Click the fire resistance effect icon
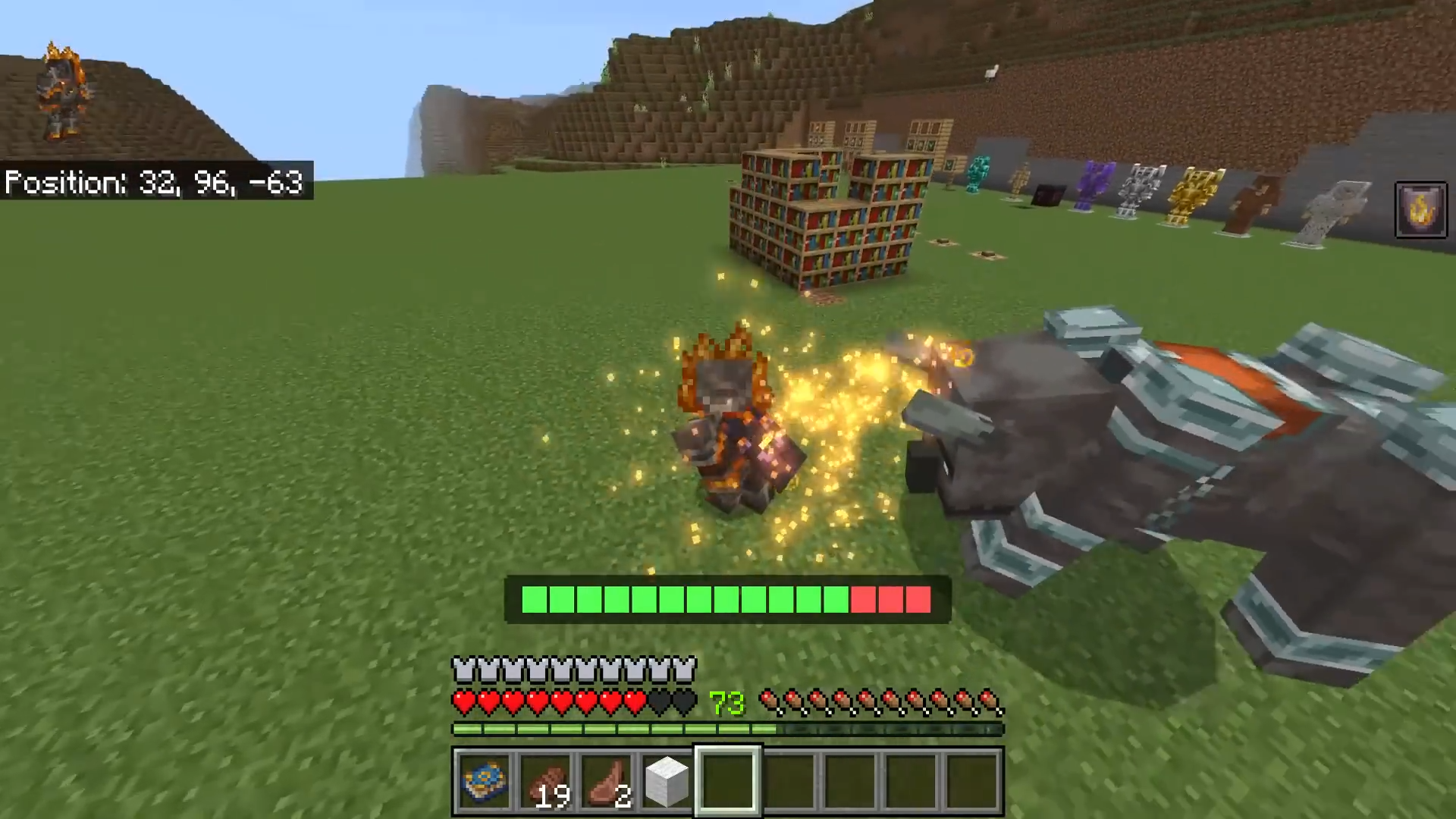 [1420, 210]
